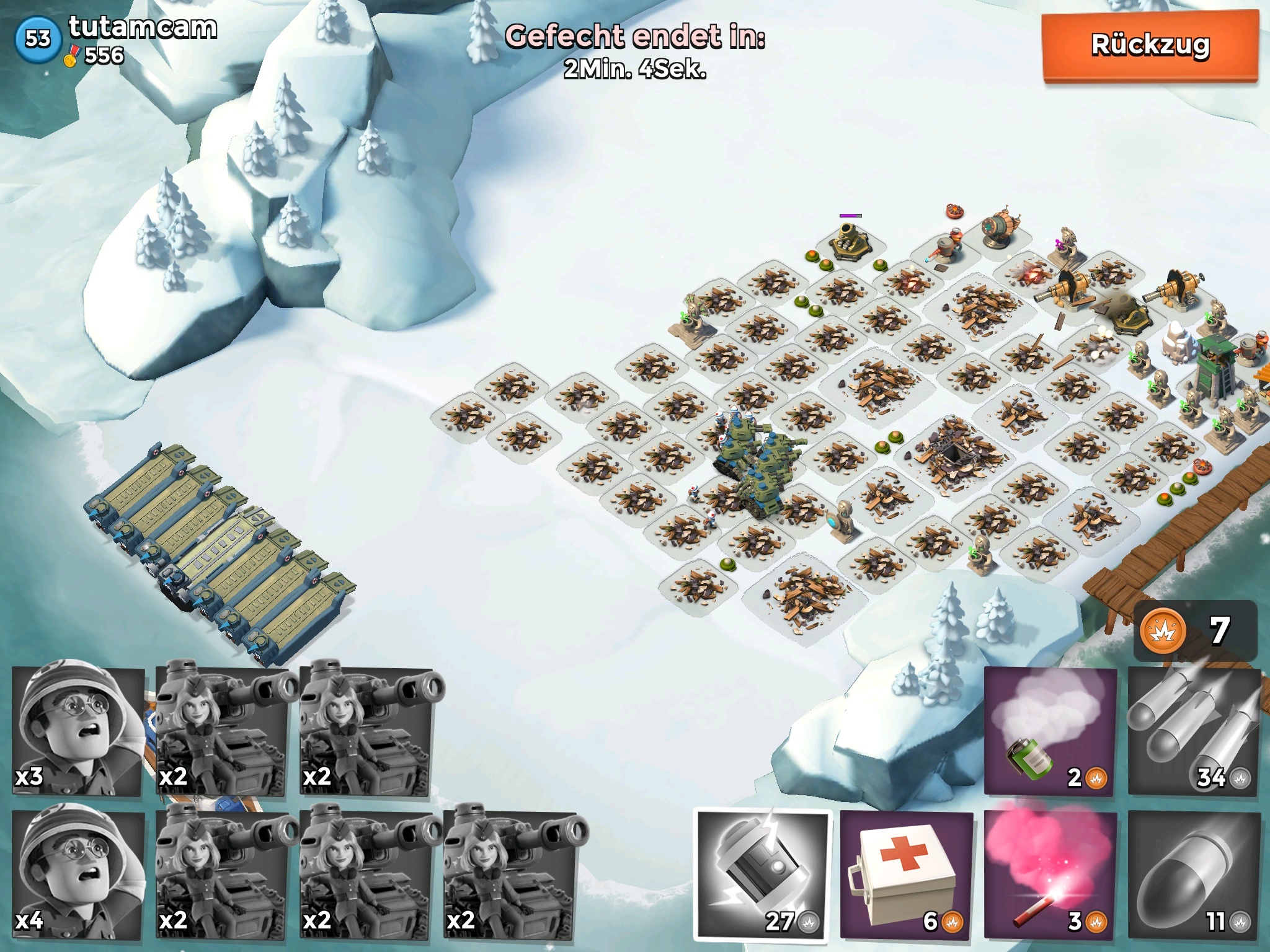Select the artillery shell ability costing 11
The image size is (1270, 952).
(1194, 875)
